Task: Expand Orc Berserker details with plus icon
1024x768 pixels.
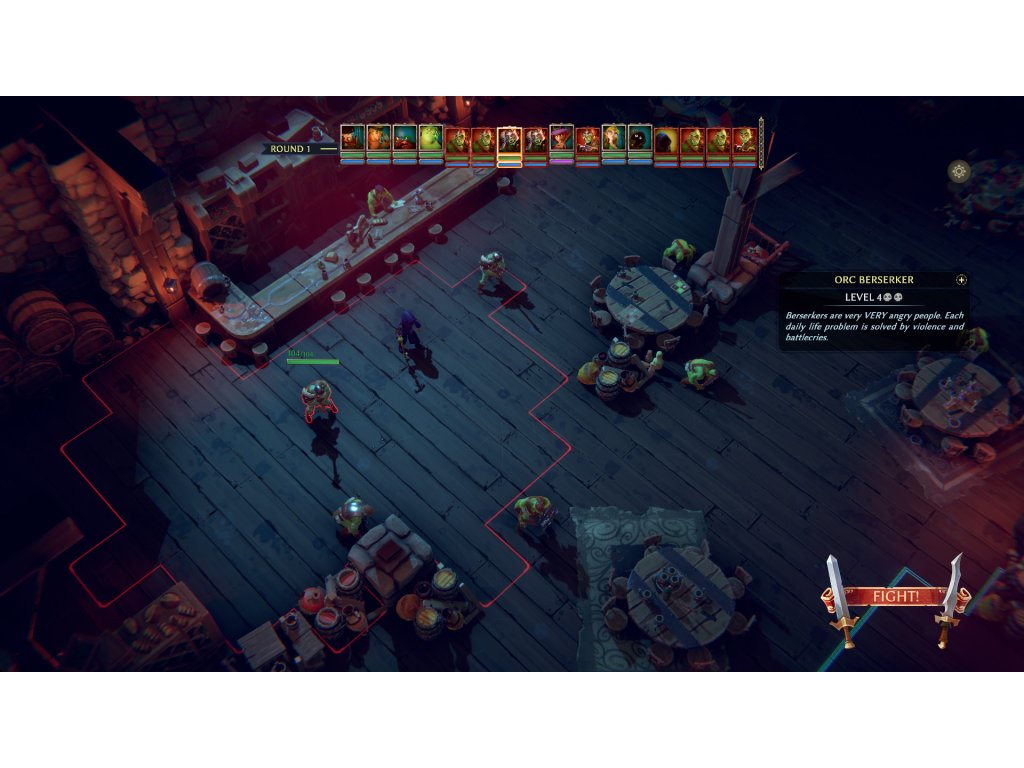Action: pos(961,280)
